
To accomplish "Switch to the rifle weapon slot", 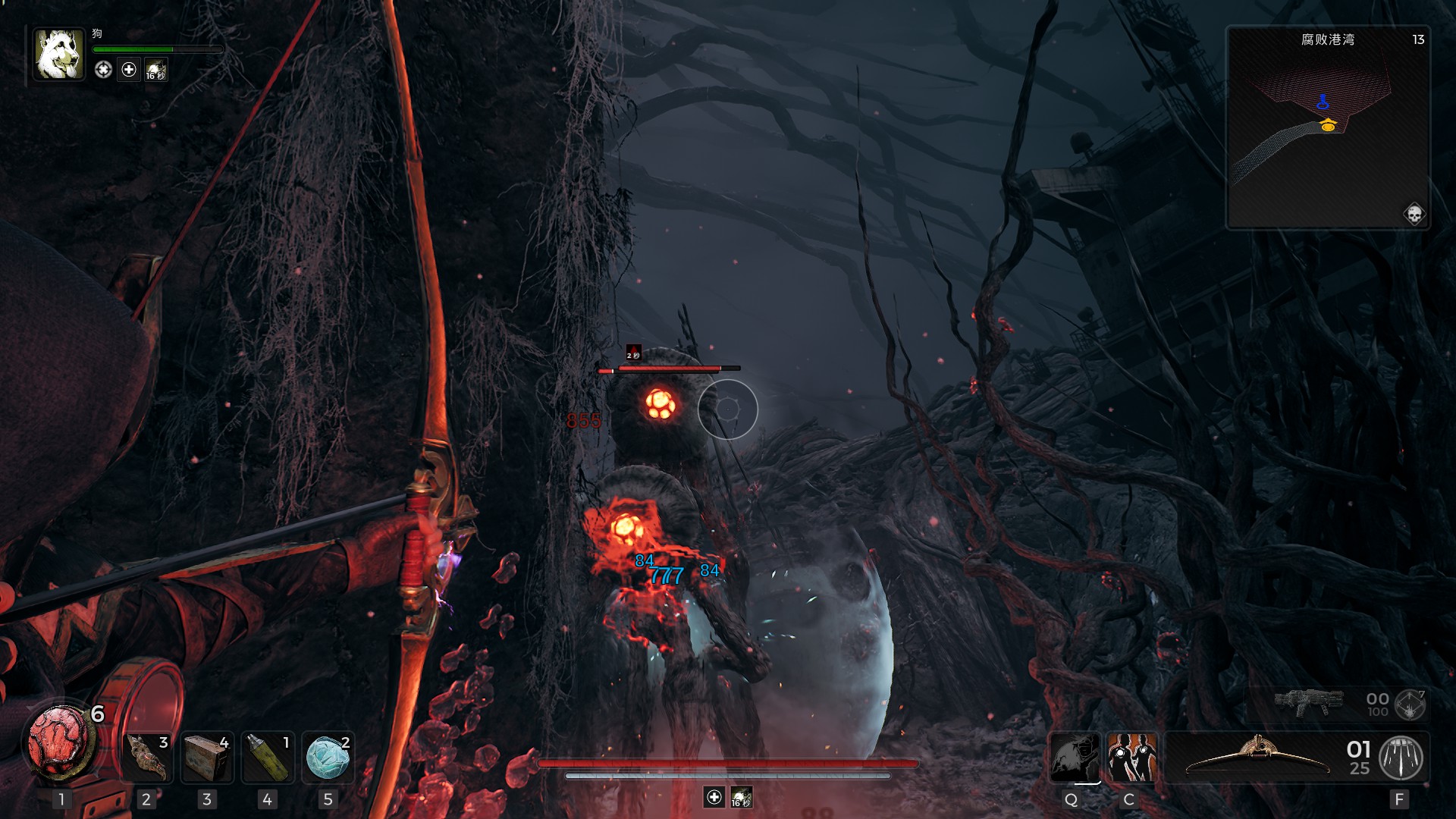I will pyautogui.click(x=1308, y=704).
